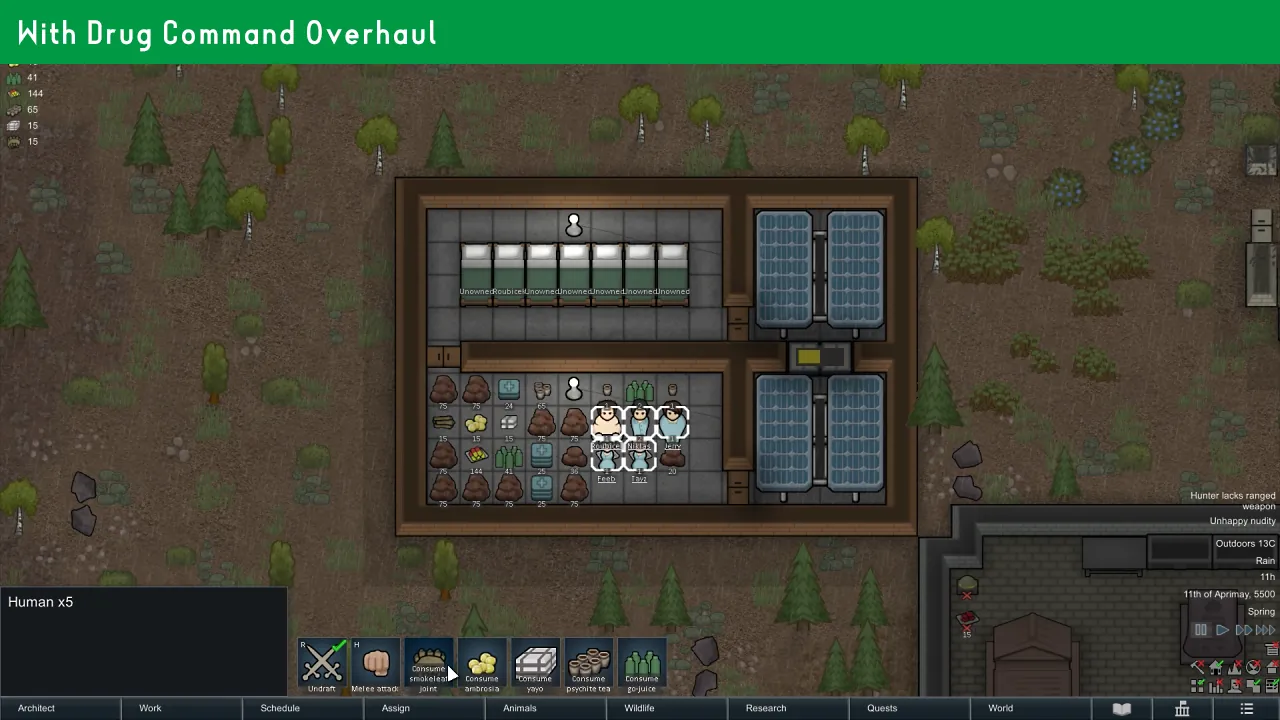Activate Consume go-juice command

(642, 665)
